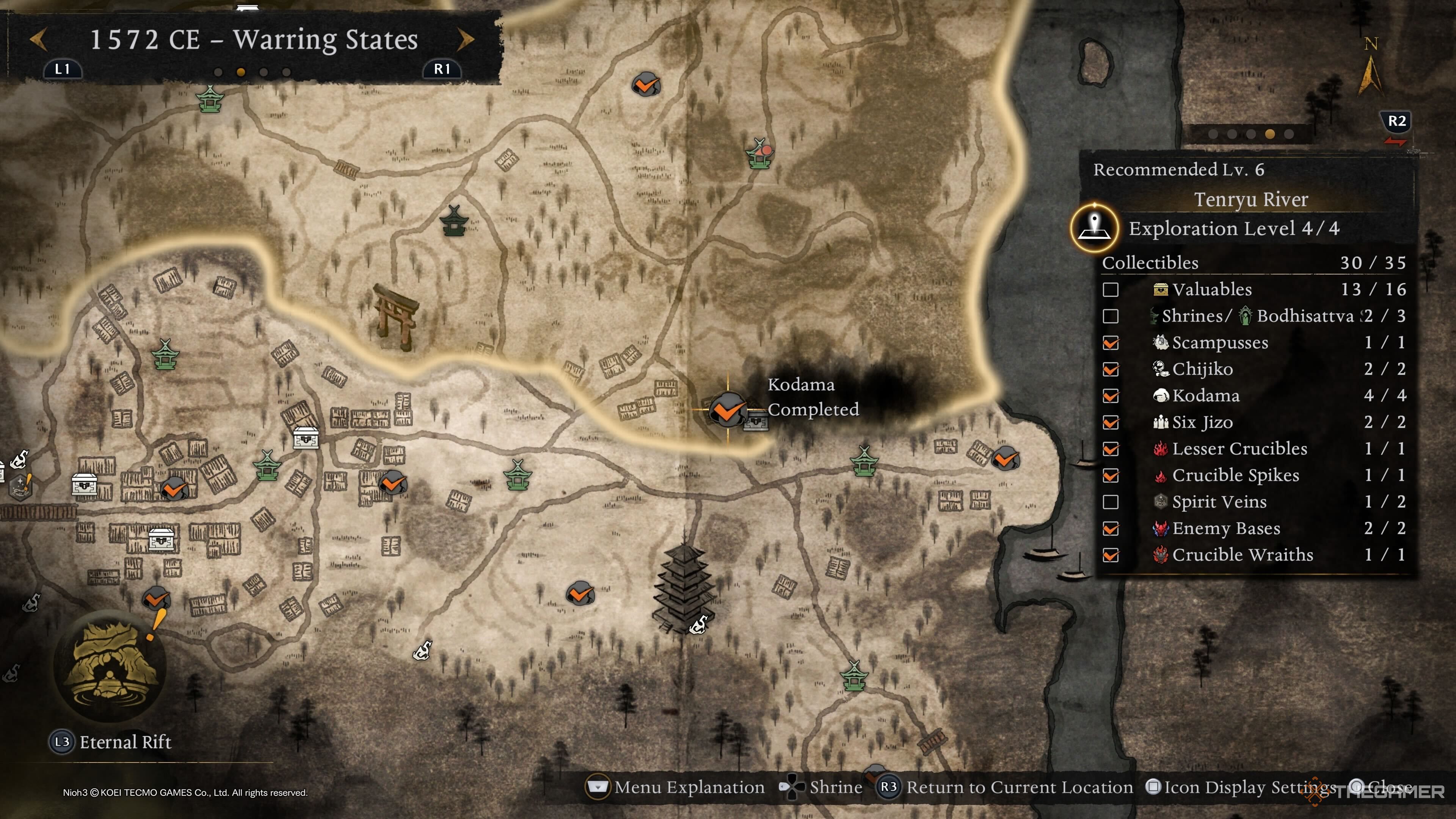The height and width of the screenshot is (819, 1456).
Task: Enable the Spirit Veins filter checkbox
Action: click(x=1111, y=502)
